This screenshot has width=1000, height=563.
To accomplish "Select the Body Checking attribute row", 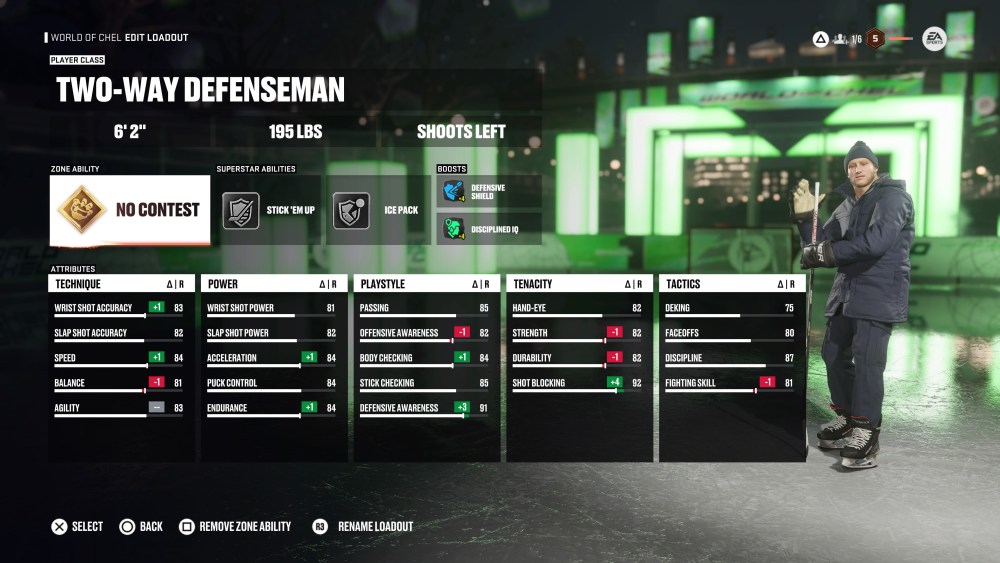I will (426, 359).
